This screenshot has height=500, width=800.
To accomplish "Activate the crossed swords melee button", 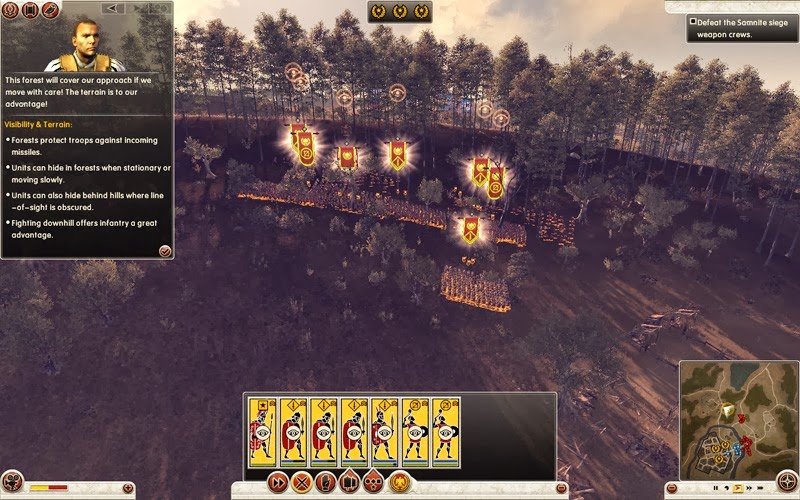I will tap(301, 482).
